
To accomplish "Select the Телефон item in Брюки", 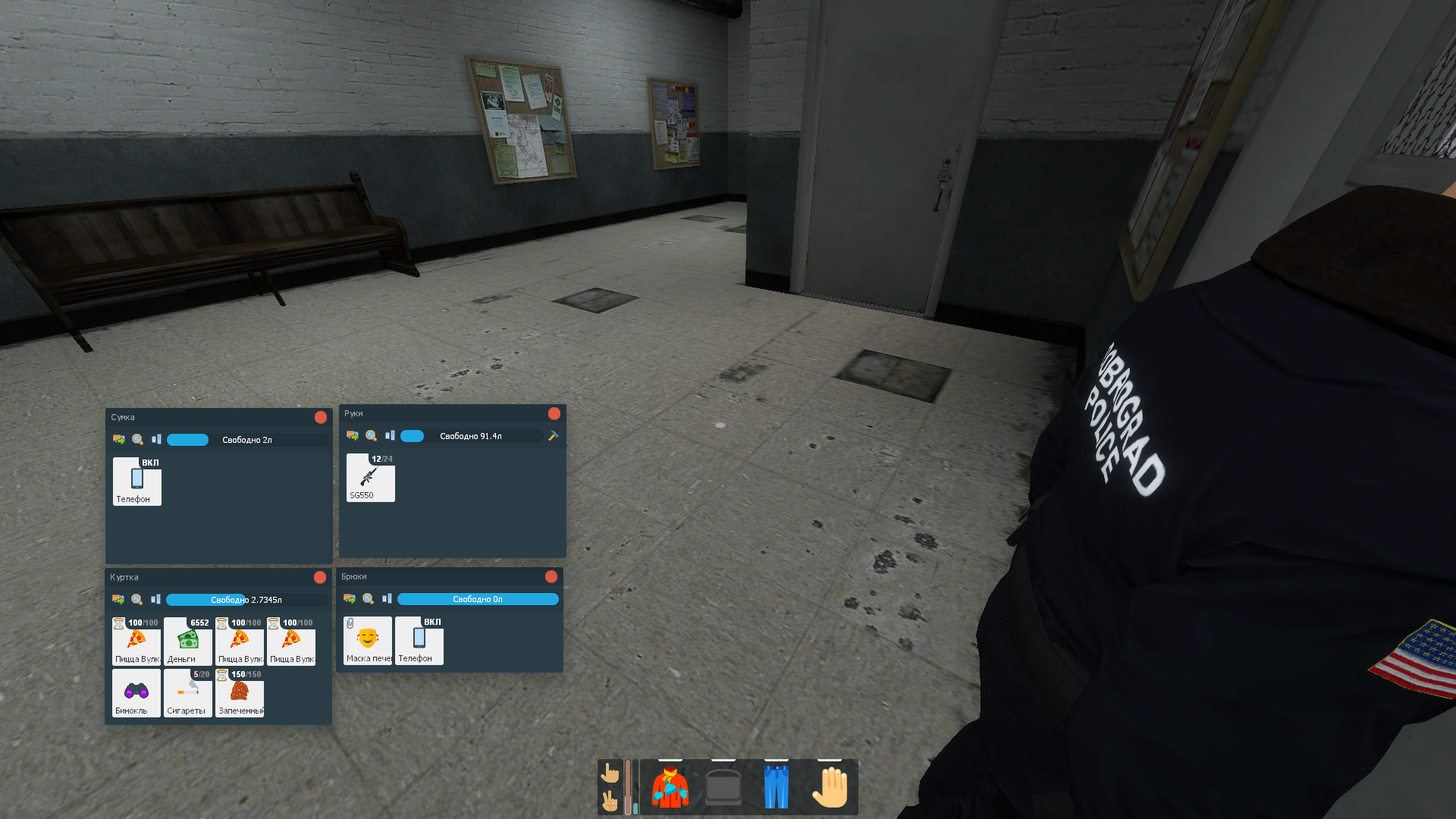I will coord(419,641).
